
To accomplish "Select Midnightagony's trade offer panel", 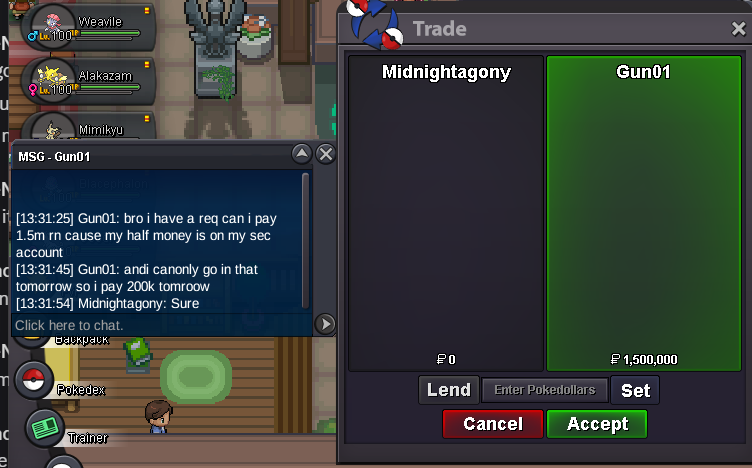I will tap(446, 212).
